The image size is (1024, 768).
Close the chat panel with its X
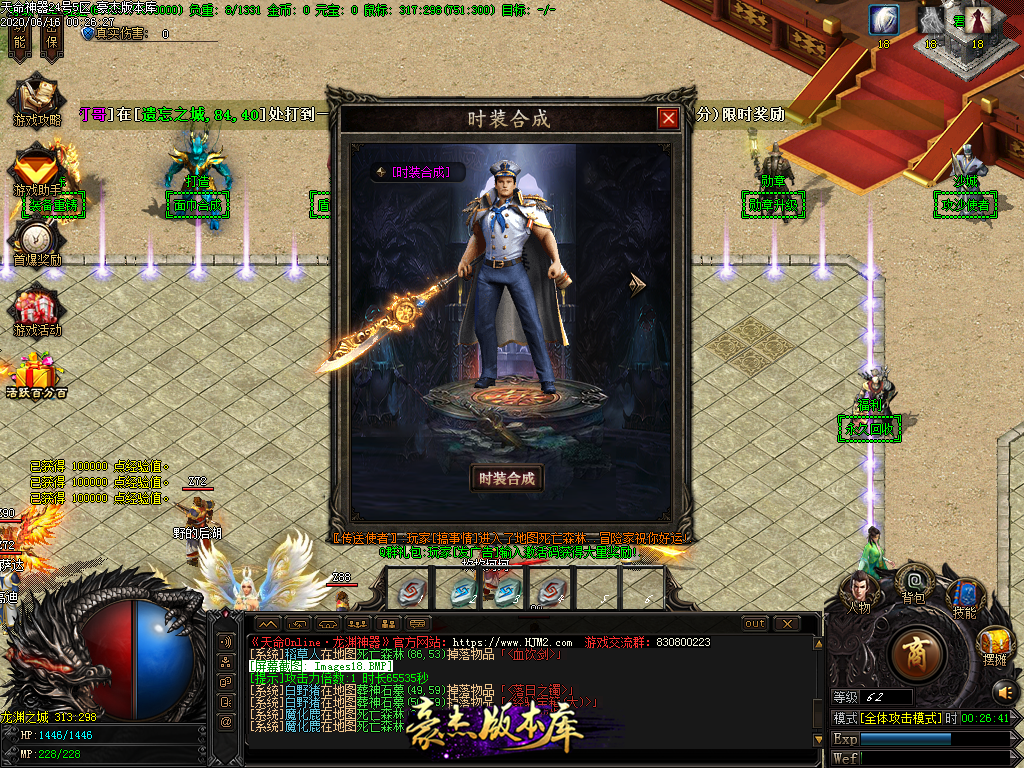coord(787,624)
